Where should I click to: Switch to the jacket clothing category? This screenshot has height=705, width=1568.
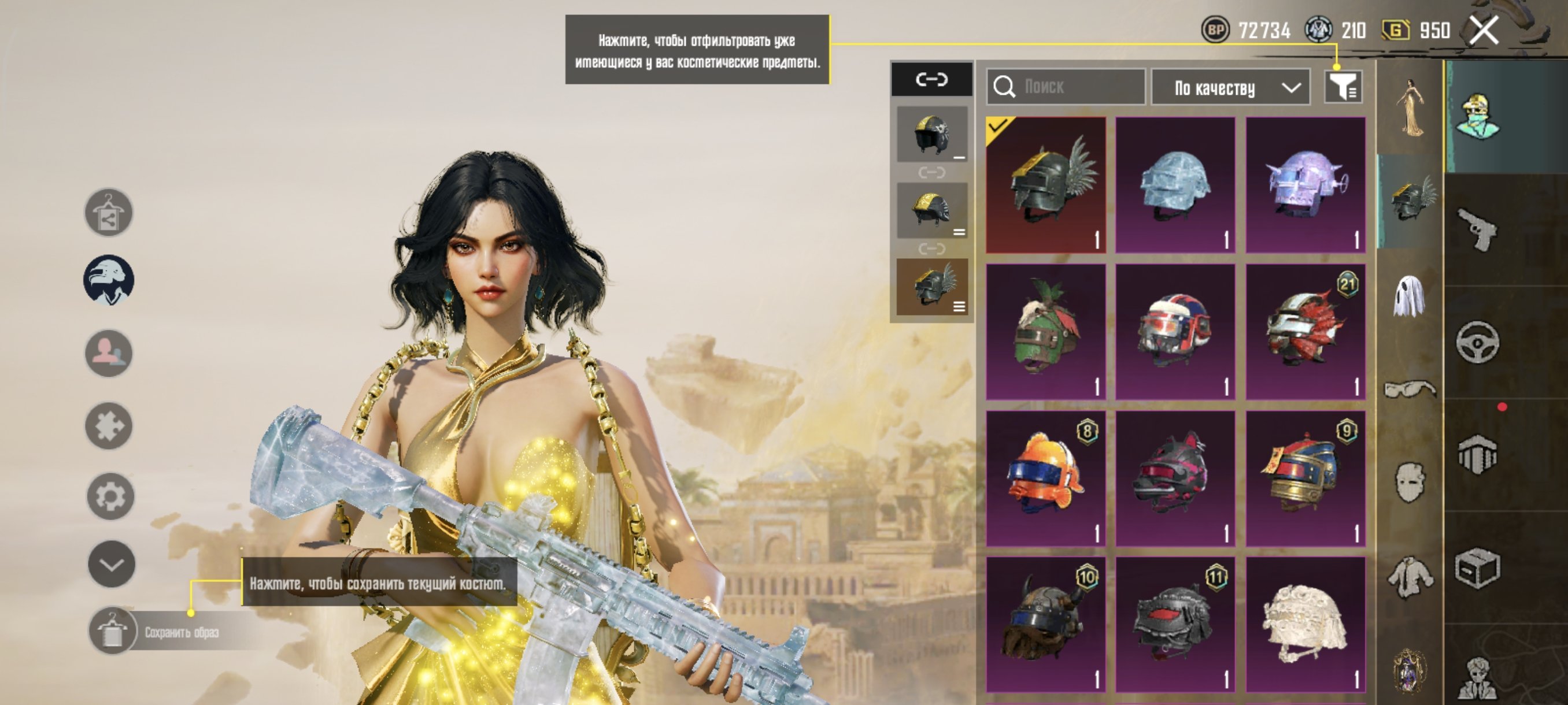pyautogui.click(x=1410, y=577)
